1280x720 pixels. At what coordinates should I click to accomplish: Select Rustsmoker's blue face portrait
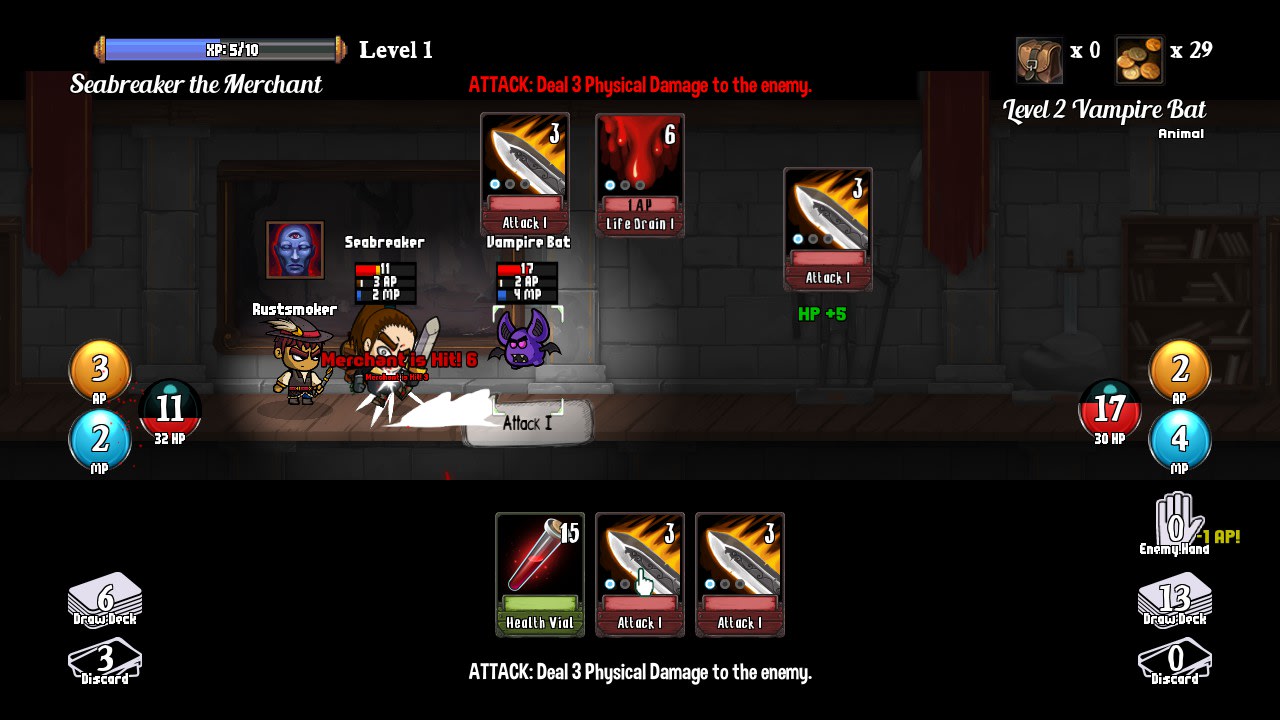click(x=294, y=253)
